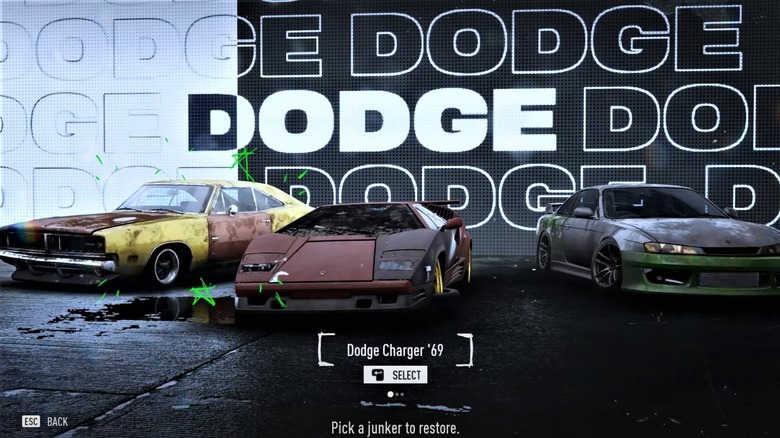The height and width of the screenshot is (438, 780).
Task: Go back using the Back label
Action: (57, 422)
